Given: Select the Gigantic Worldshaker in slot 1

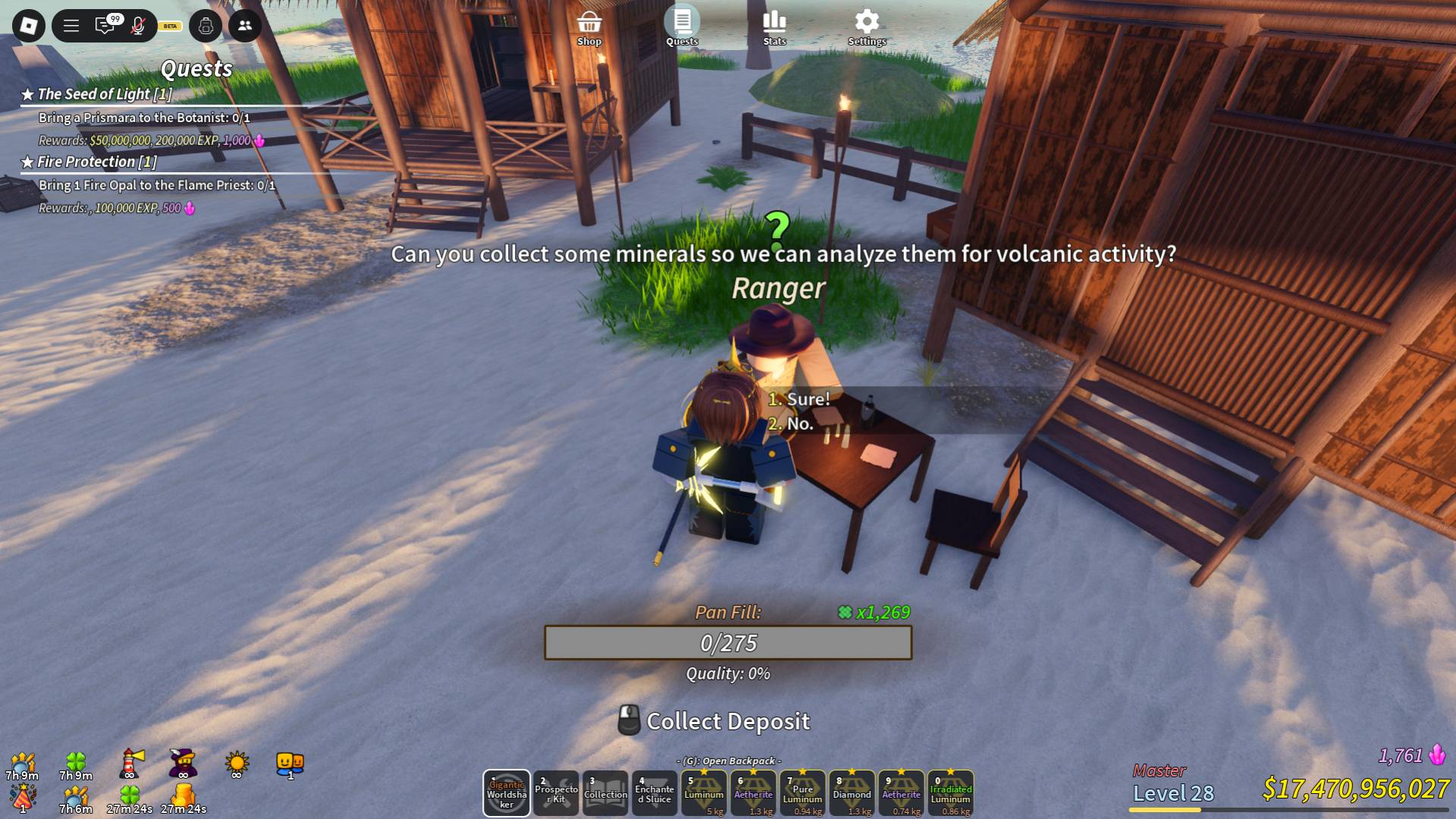Looking at the screenshot, I should (x=506, y=793).
